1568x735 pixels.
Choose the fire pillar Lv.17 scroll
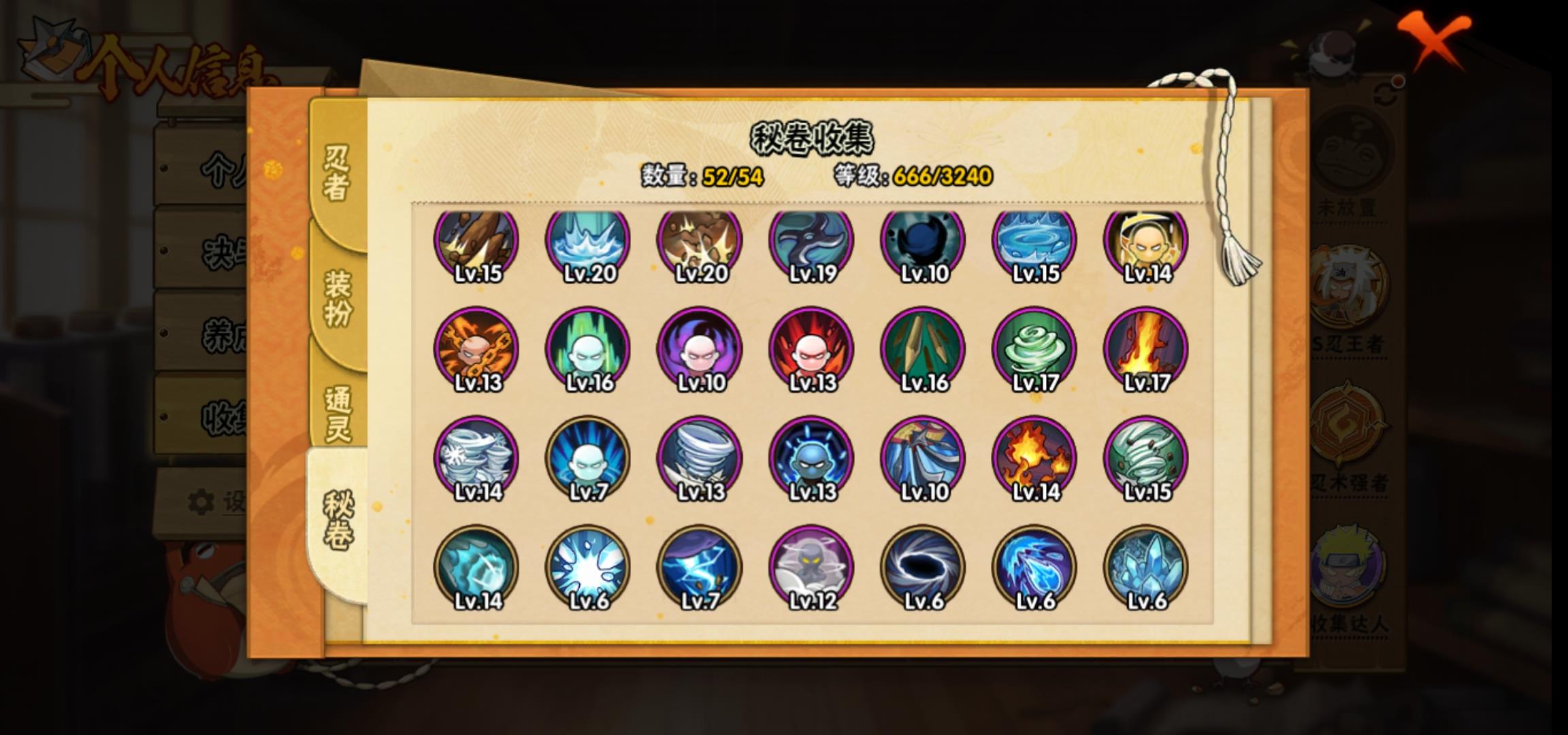click(x=1146, y=350)
